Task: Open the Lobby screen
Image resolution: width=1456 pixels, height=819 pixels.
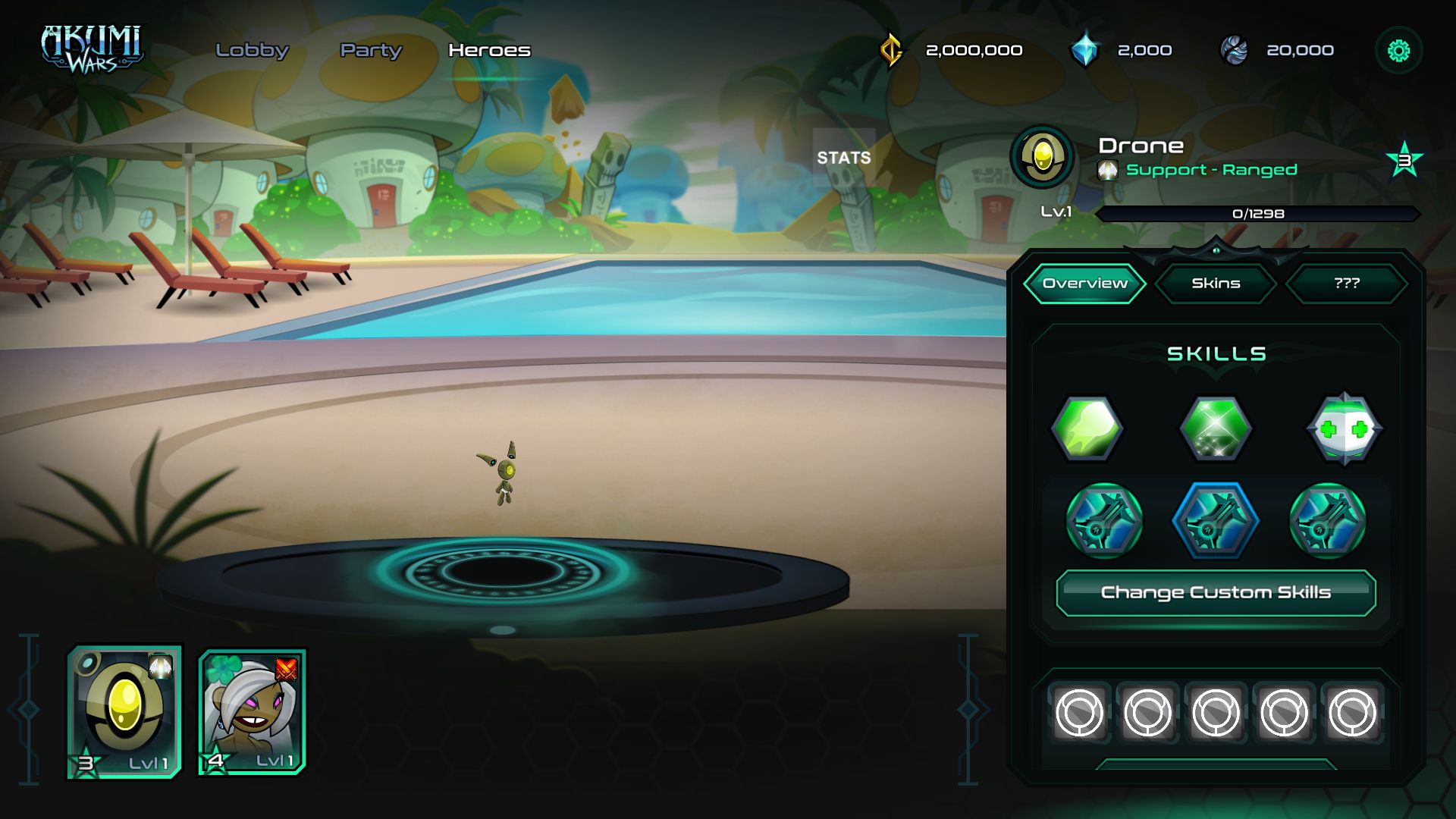Action: click(252, 50)
